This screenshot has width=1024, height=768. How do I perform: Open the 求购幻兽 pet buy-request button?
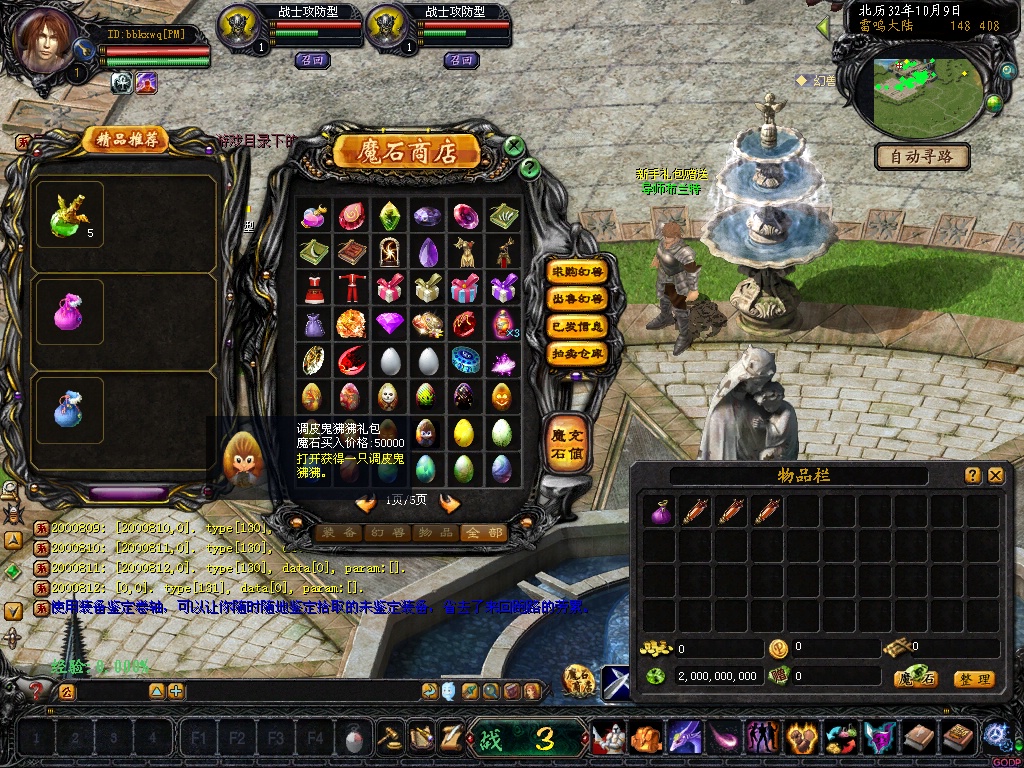[x=578, y=271]
